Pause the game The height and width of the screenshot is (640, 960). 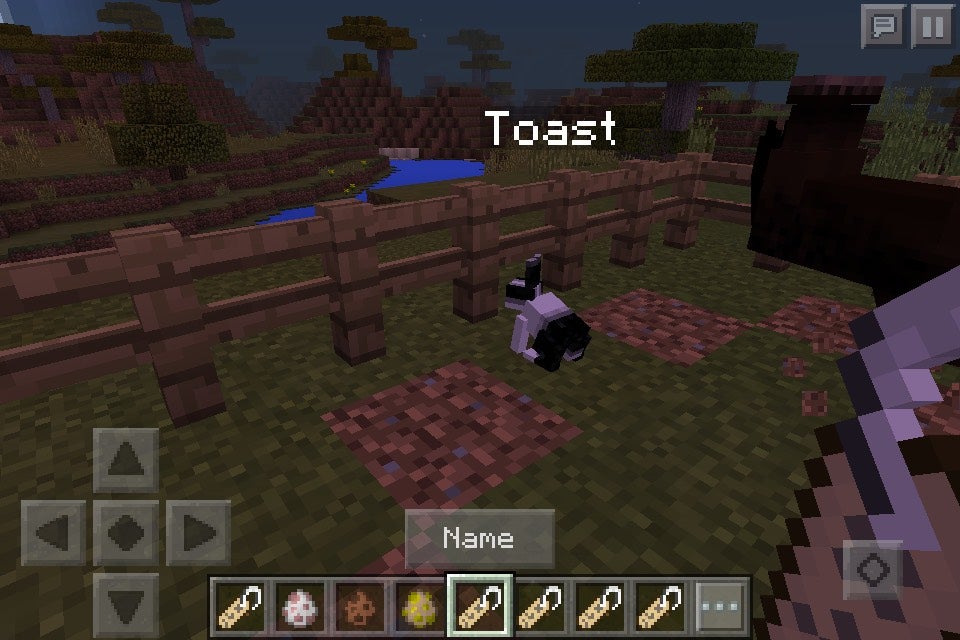click(932, 26)
